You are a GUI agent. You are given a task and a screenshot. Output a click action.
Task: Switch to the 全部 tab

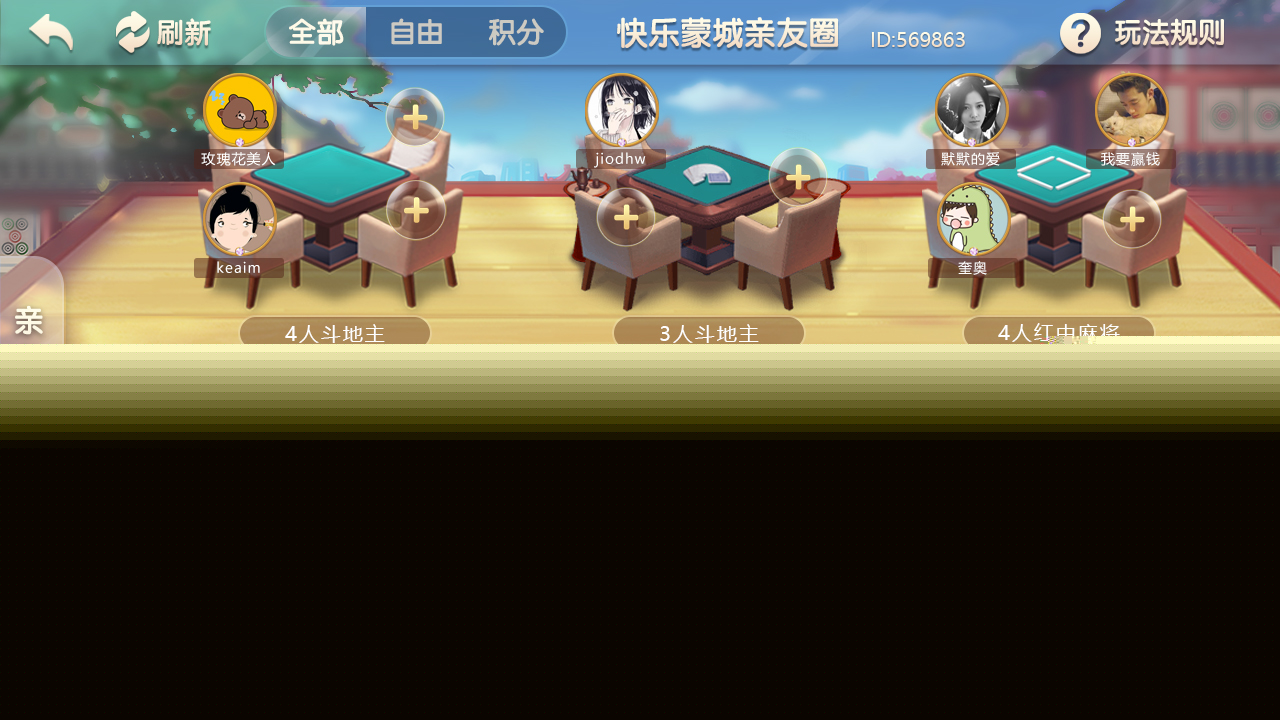pos(315,32)
